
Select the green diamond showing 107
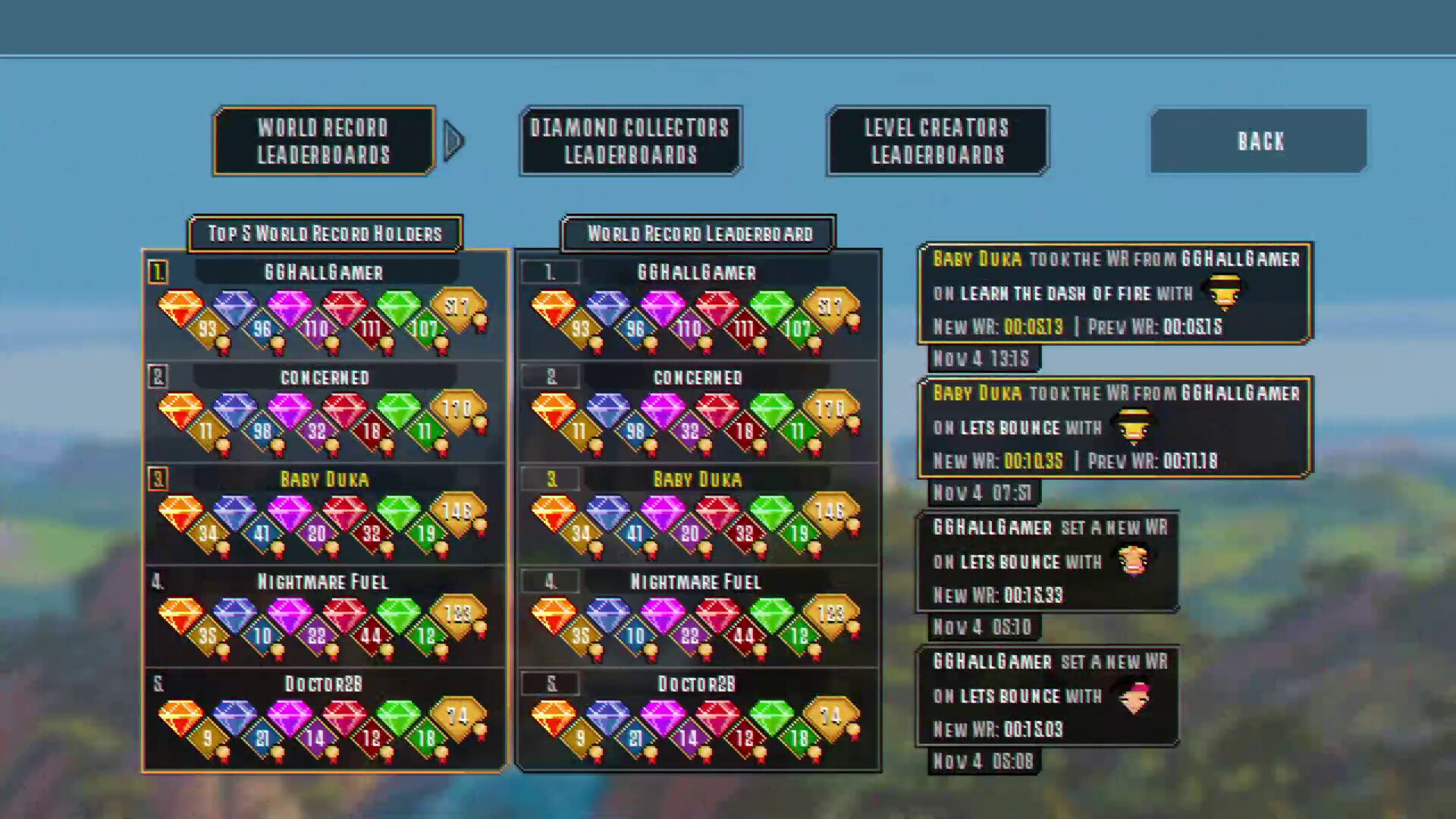[406, 315]
